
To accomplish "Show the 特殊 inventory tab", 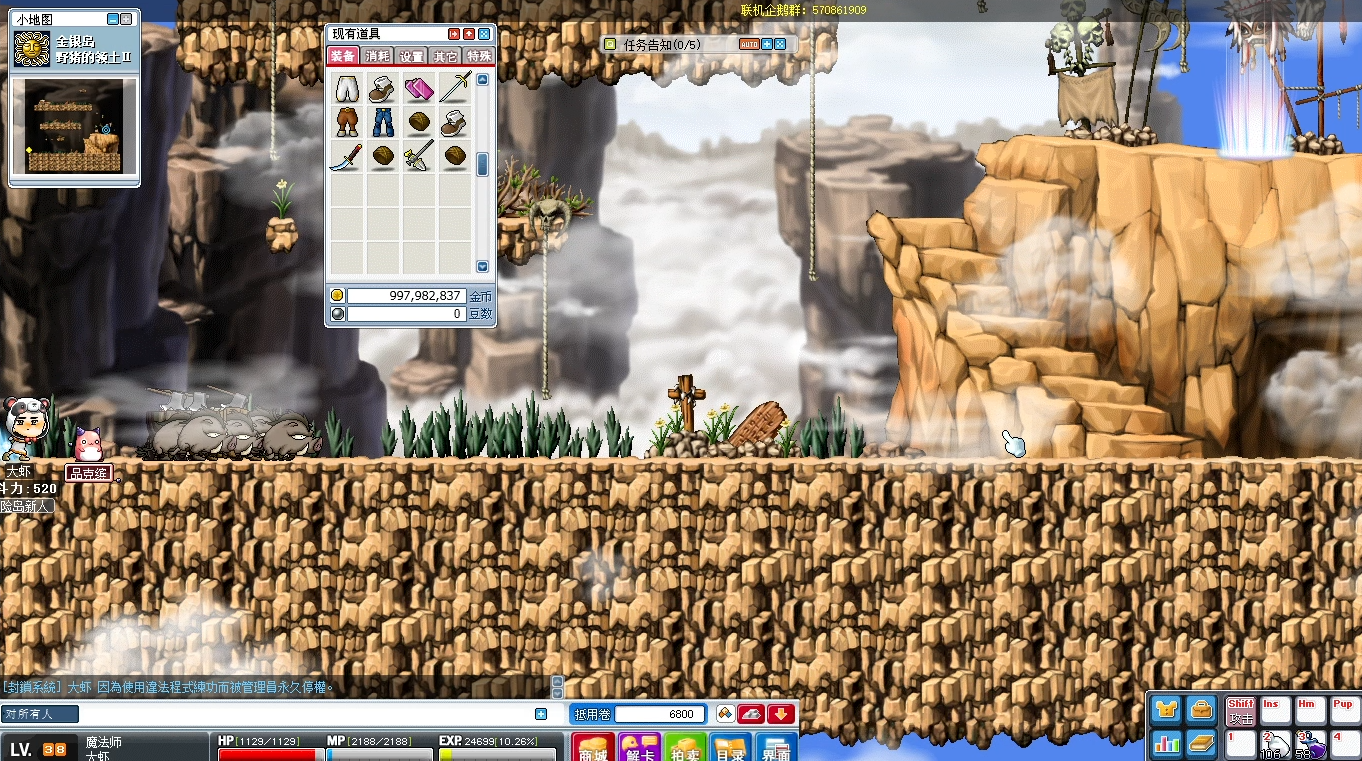I will click(x=479, y=56).
